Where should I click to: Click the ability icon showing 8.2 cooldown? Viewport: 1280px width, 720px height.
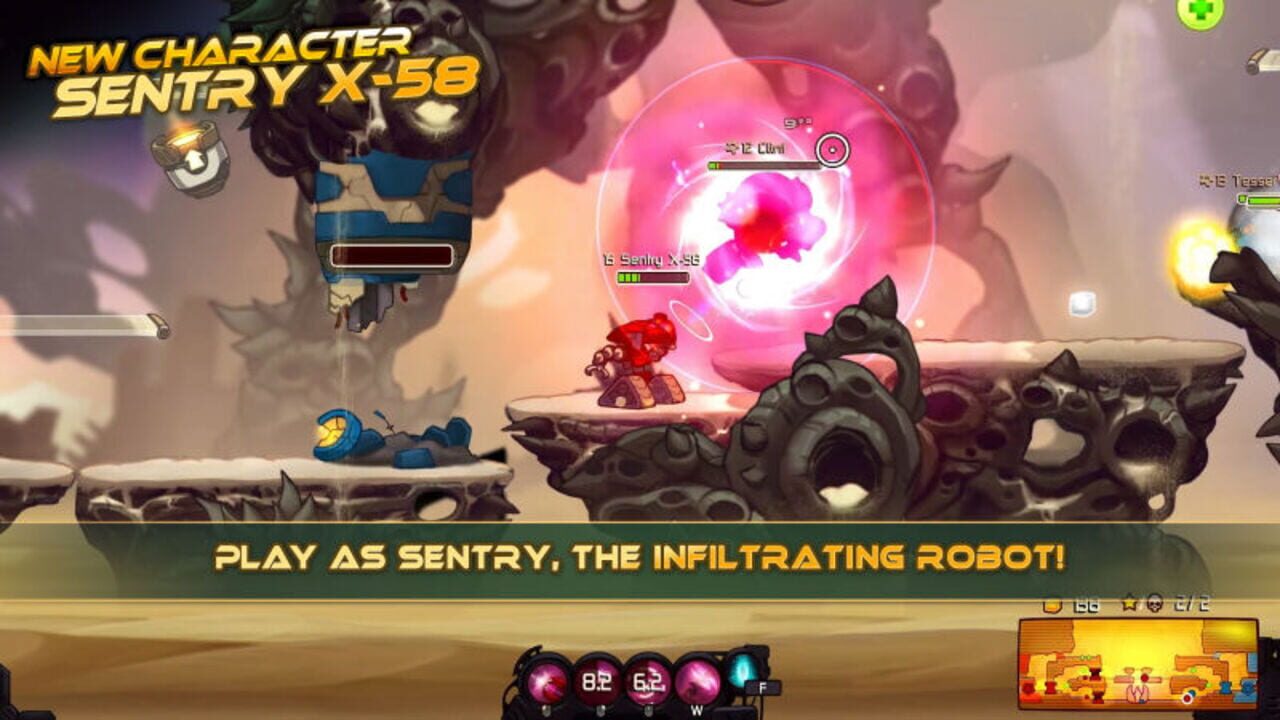pos(597,681)
